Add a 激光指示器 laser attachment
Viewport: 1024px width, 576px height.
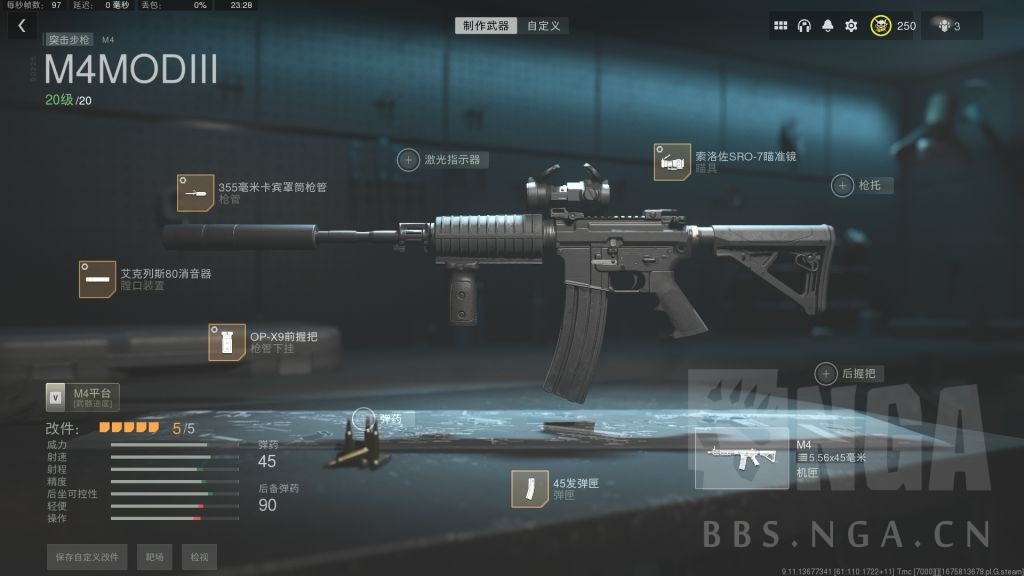click(x=409, y=159)
